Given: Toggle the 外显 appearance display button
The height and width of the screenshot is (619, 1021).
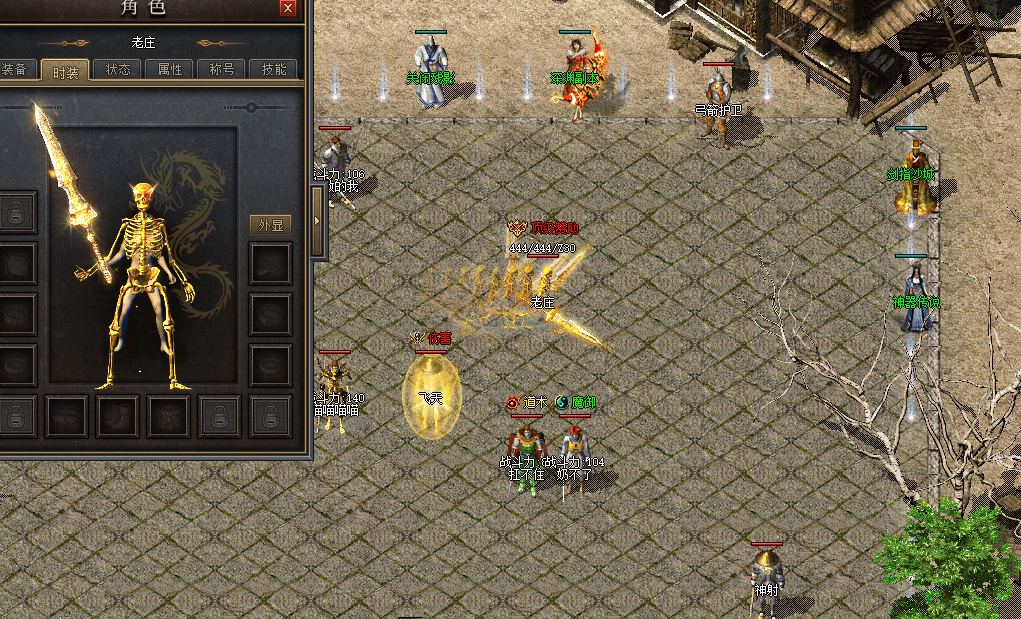Looking at the screenshot, I should tap(270, 225).
